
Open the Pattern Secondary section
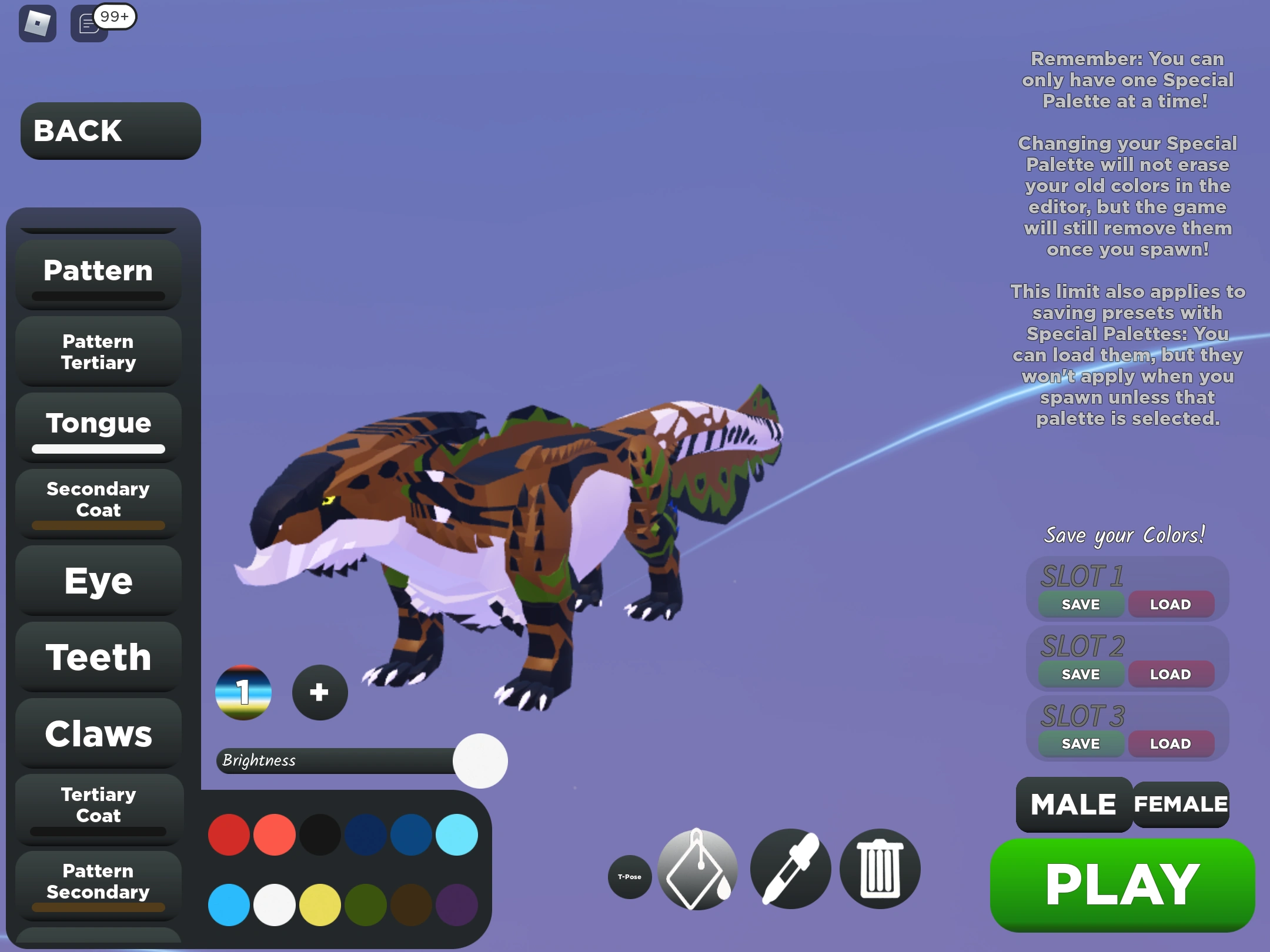pyautogui.click(x=98, y=881)
